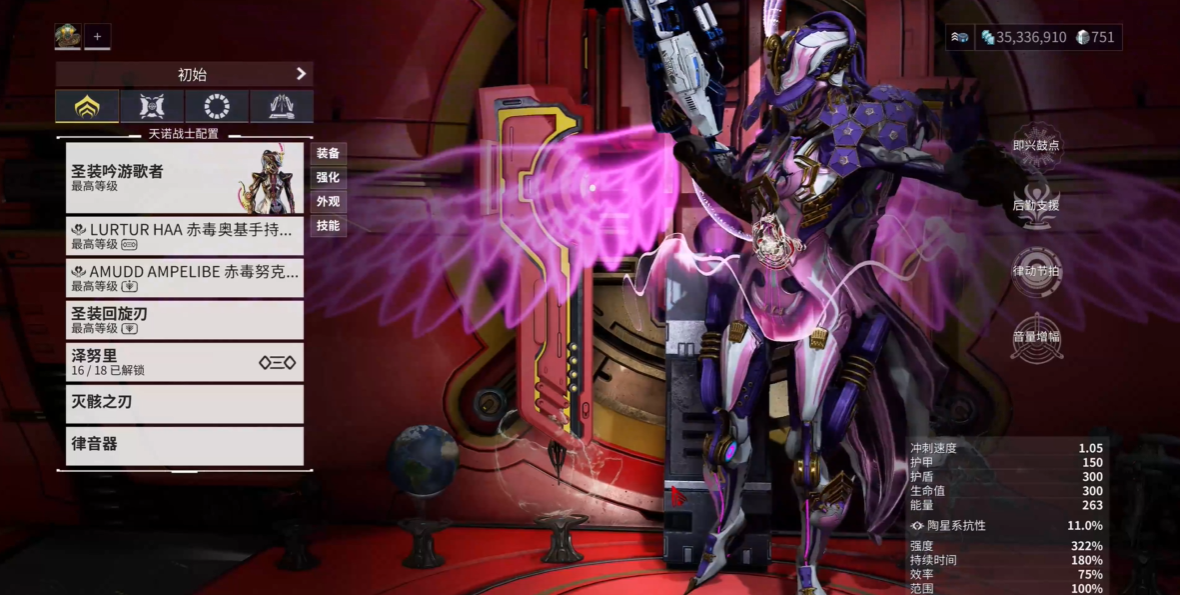Choose the AMUDD AMPELIBE secondary weapon row

point(184,278)
